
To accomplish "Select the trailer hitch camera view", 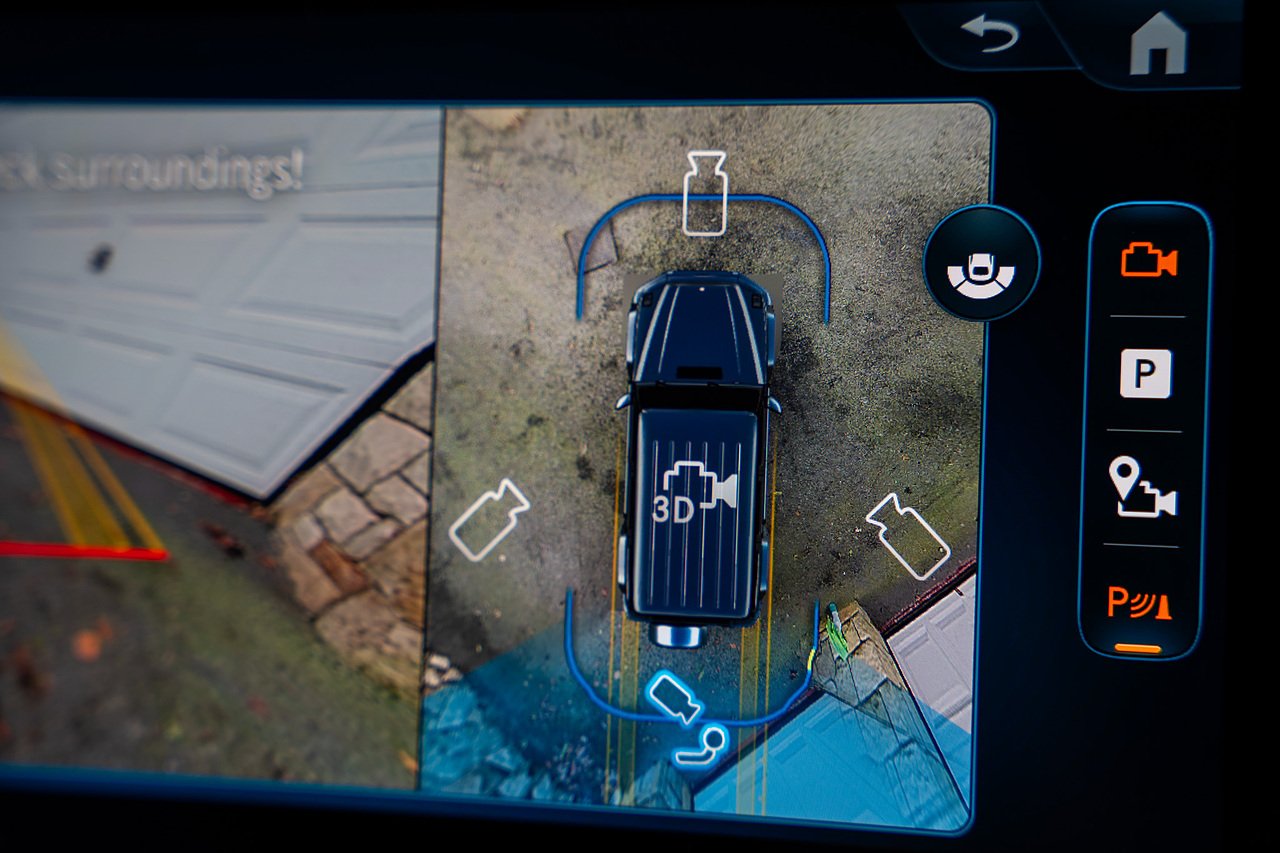I will point(700,746).
